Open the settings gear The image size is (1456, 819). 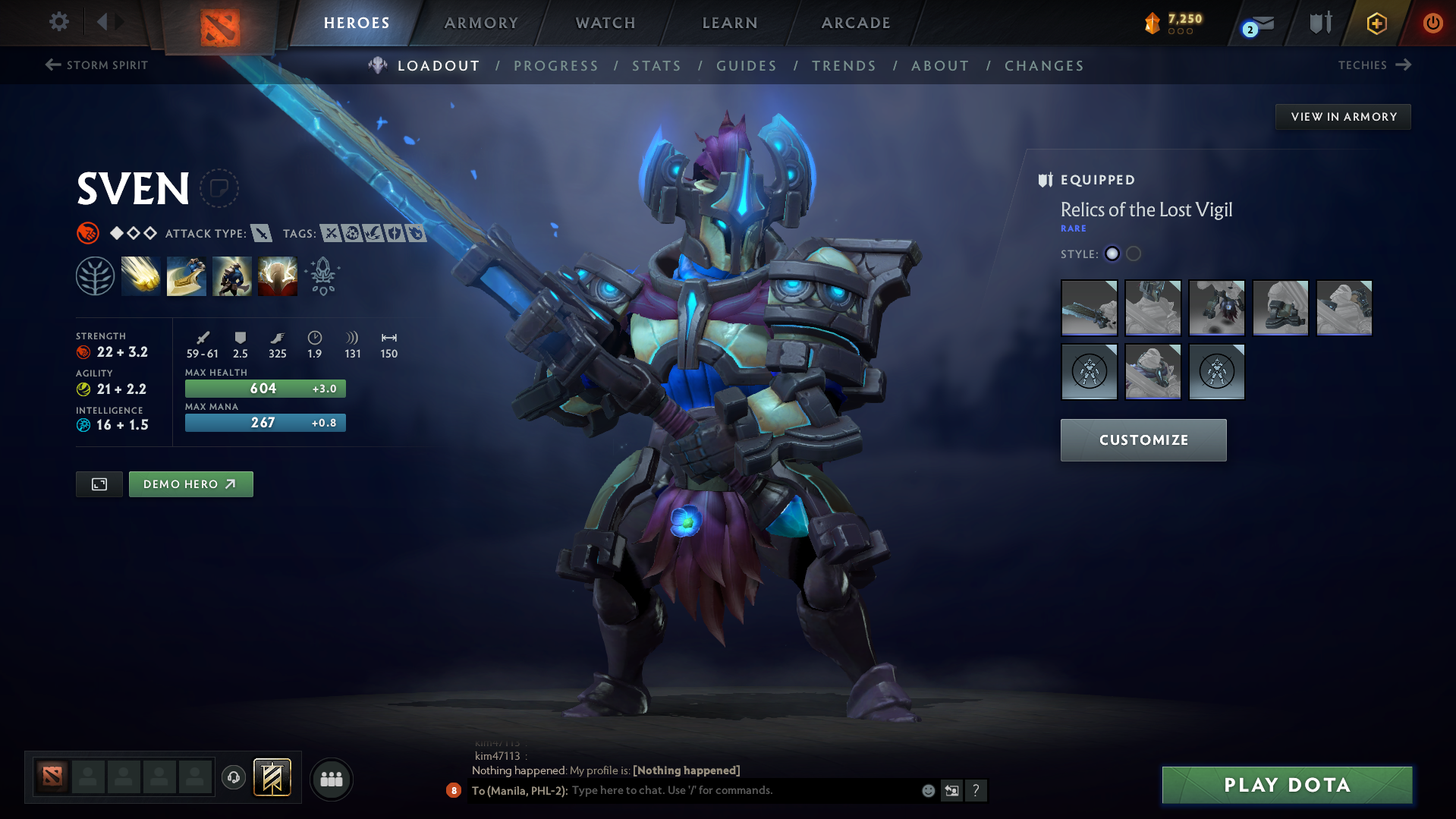58,22
